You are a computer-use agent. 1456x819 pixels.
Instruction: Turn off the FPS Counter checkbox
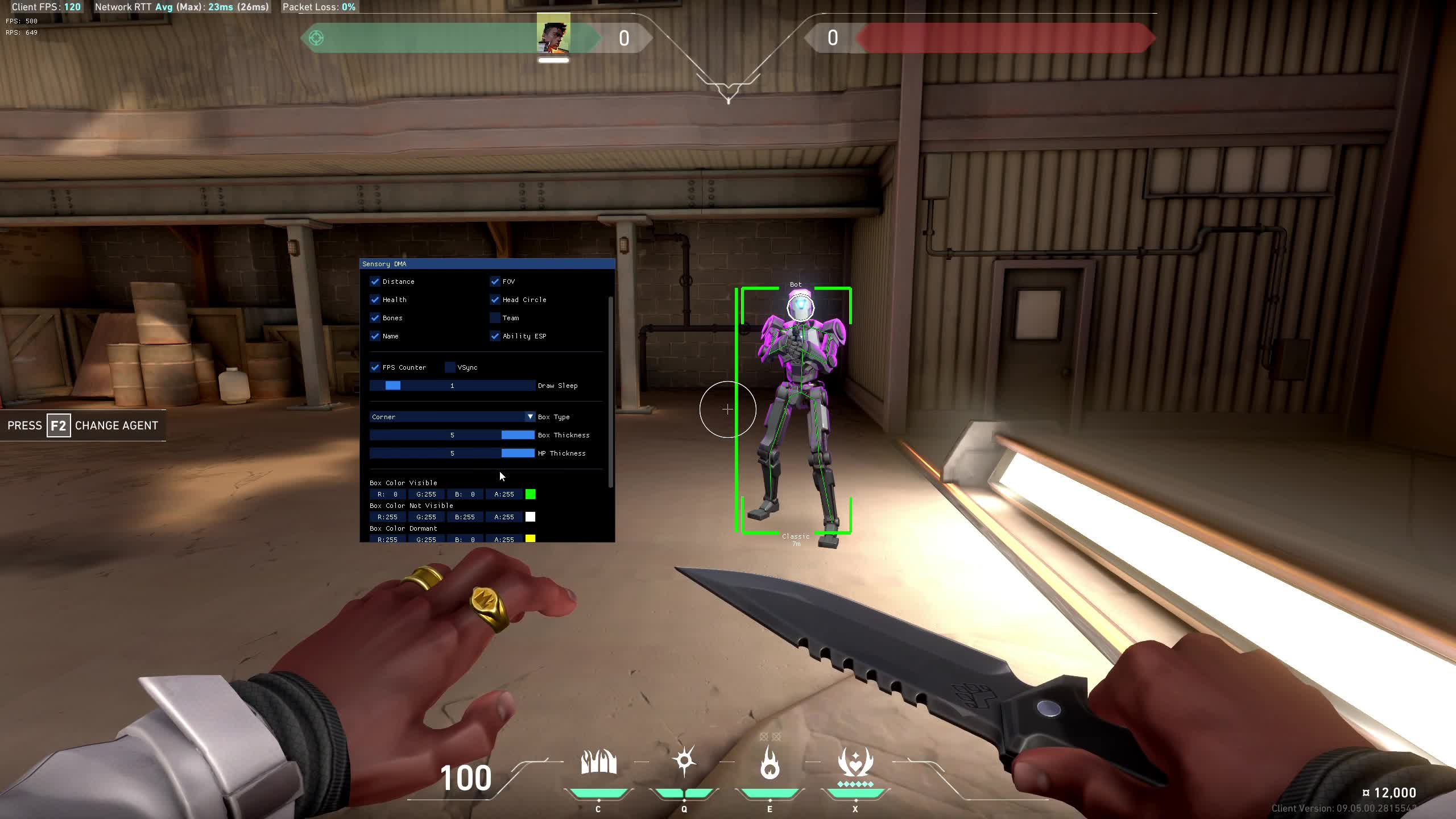tap(375, 367)
